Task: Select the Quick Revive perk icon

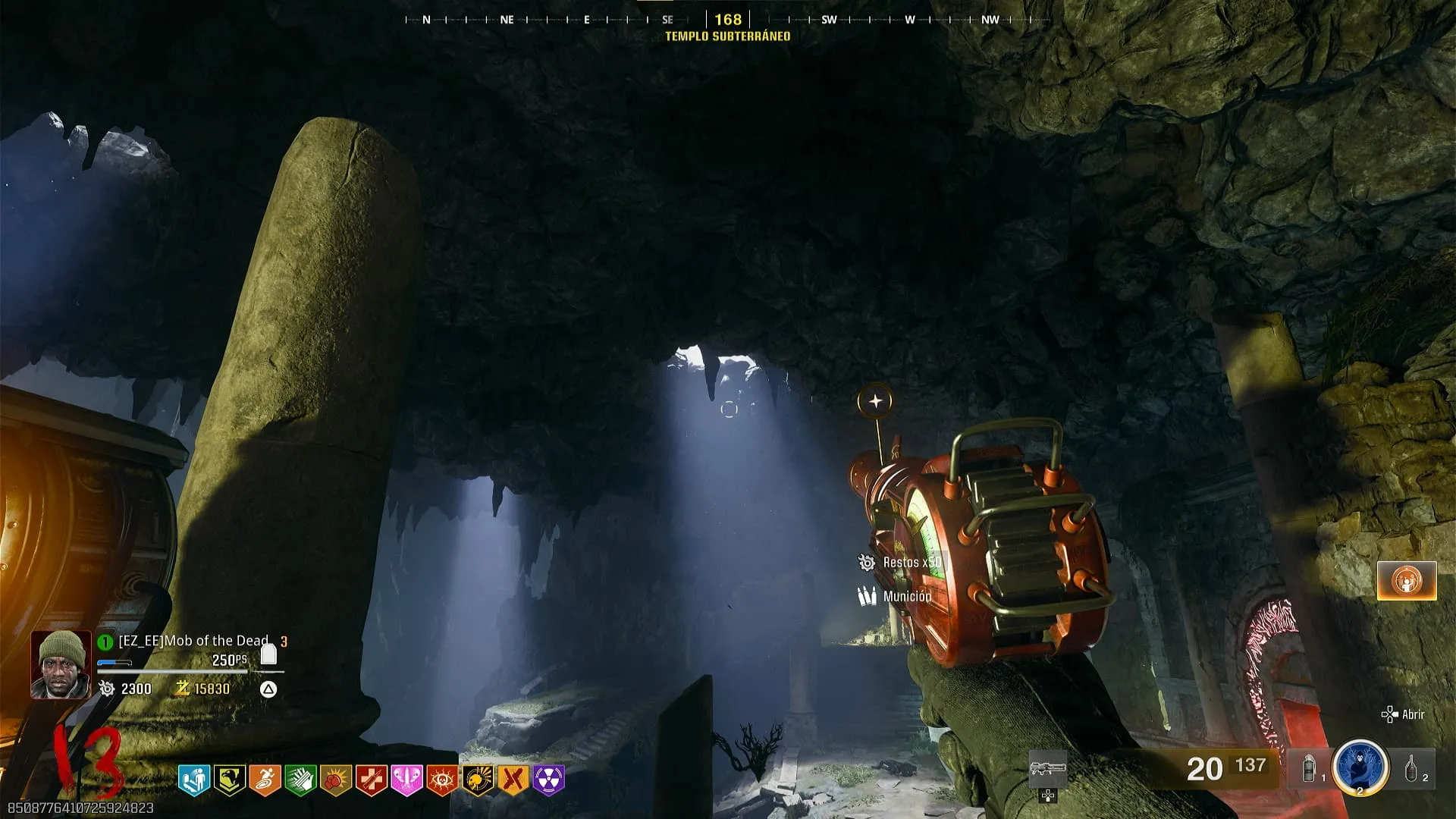Action: coord(193,780)
